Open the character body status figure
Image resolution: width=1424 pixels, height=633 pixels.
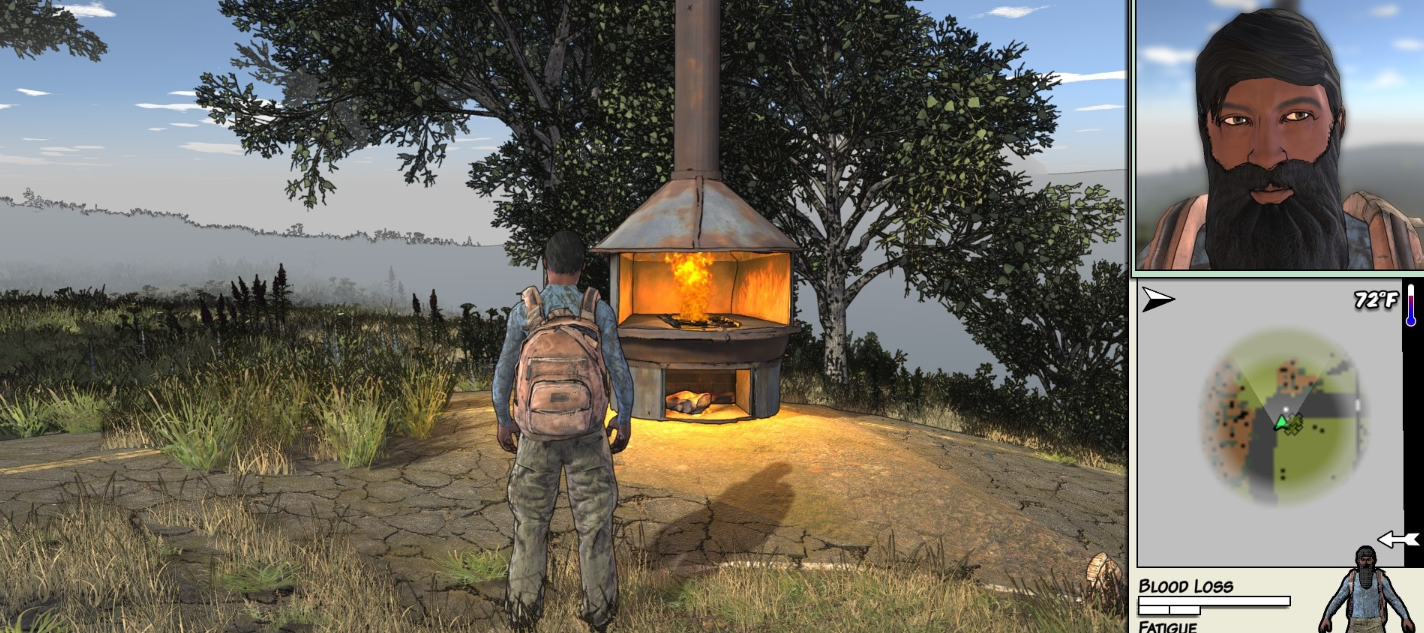click(1367, 592)
